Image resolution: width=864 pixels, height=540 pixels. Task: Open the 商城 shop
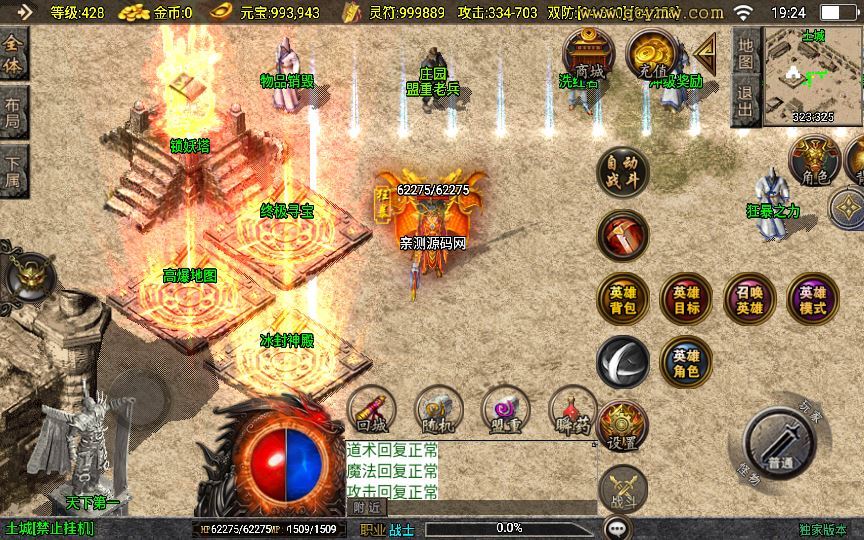point(589,55)
